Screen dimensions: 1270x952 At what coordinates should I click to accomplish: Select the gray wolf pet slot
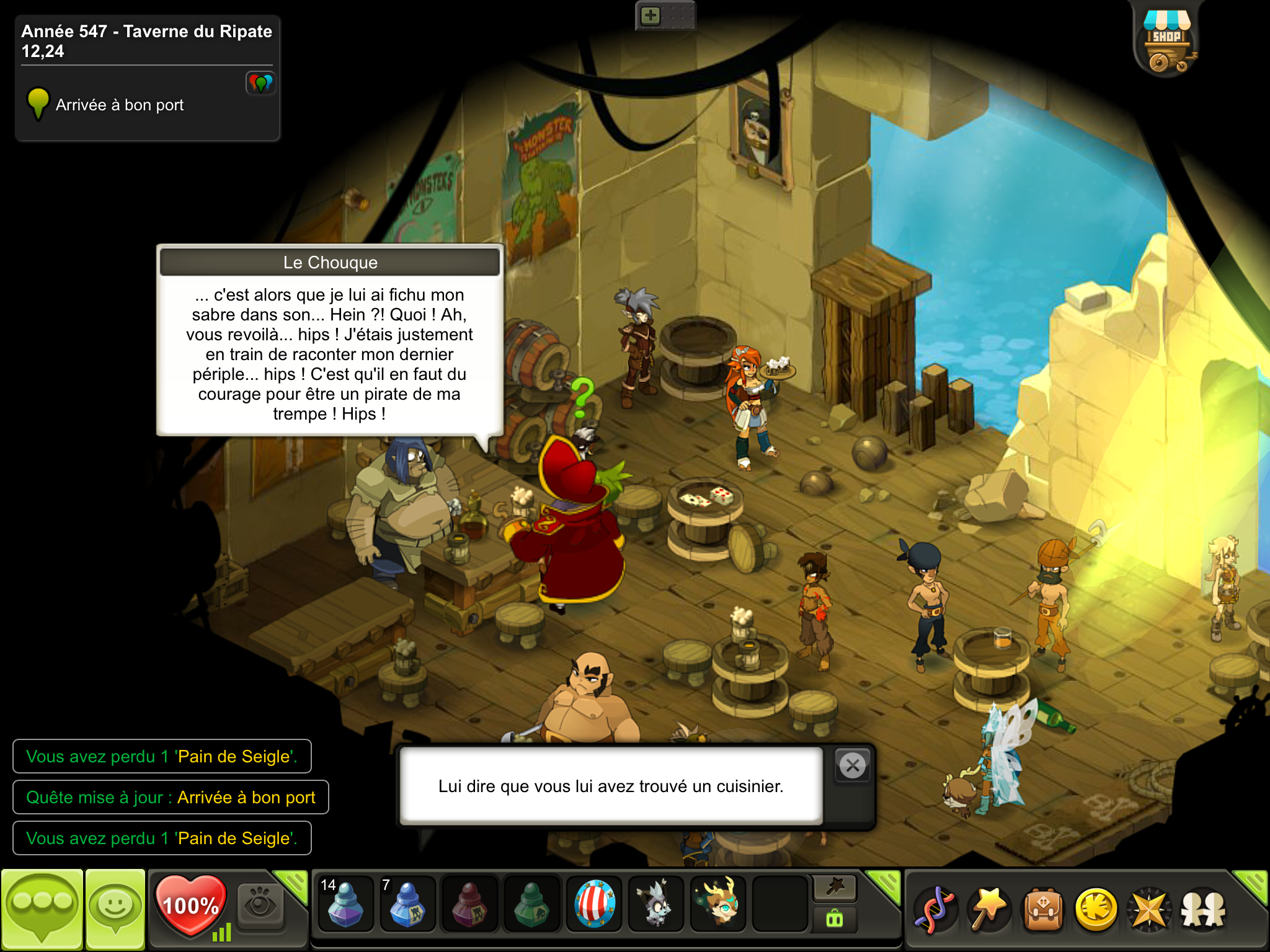(x=655, y=904)
